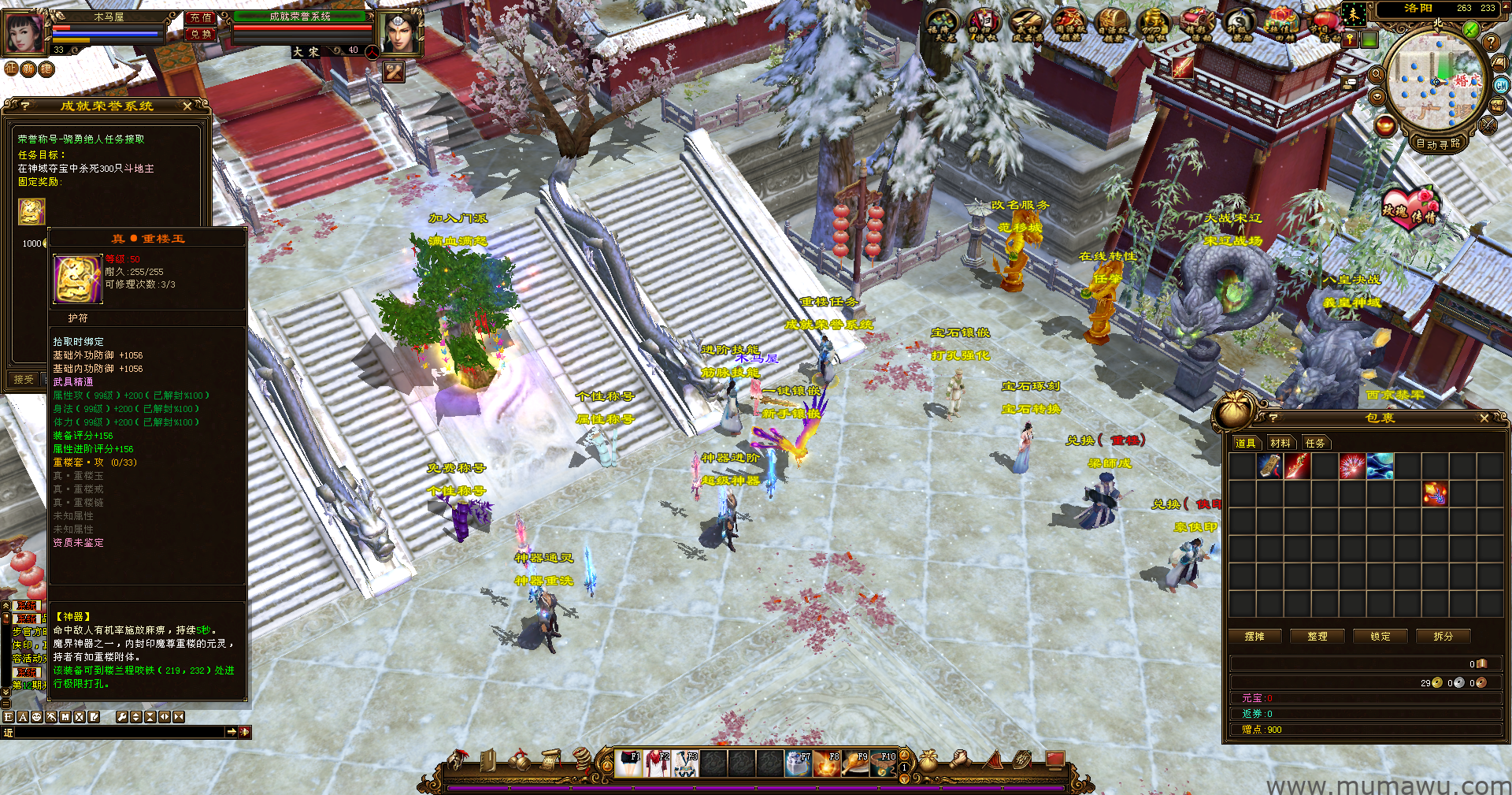Accept the quest with the 接受 button
The image size is (1512, 795).
tap(24, 380)
